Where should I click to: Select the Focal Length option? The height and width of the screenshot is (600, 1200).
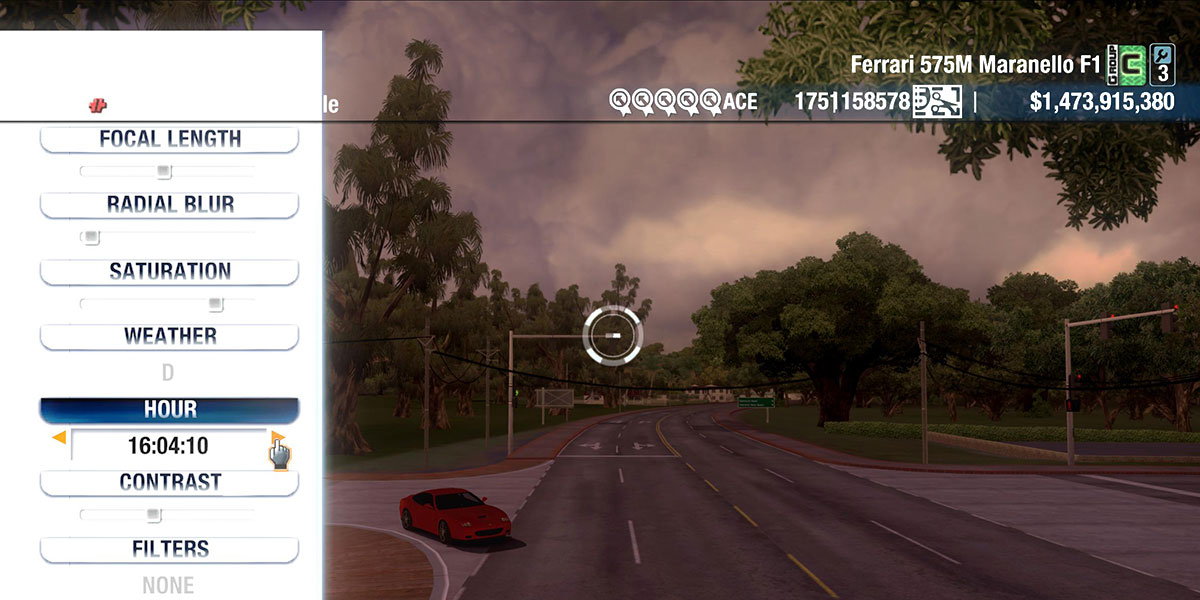169,139
